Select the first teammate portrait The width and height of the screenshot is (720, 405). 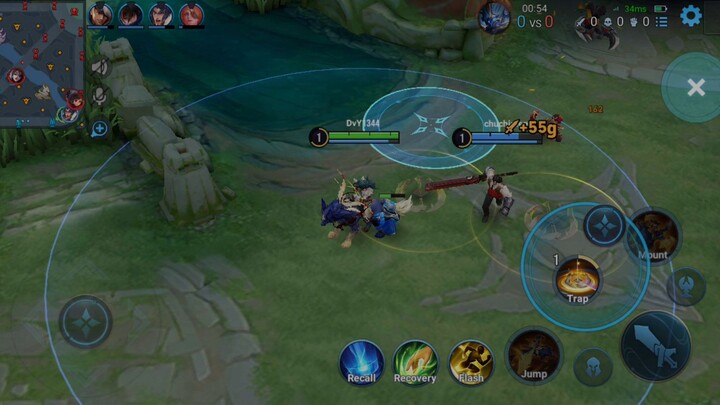point(101,14)
